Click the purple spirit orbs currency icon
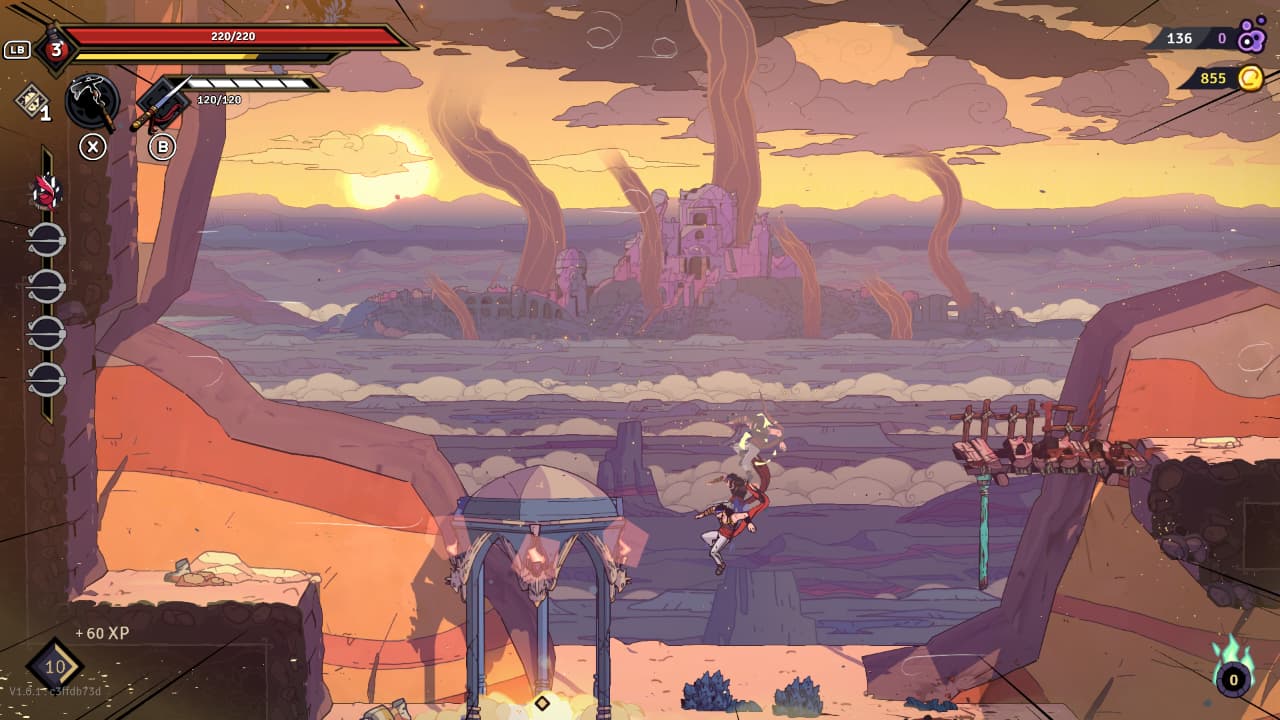1280x720 pixels. point(1251,38)
